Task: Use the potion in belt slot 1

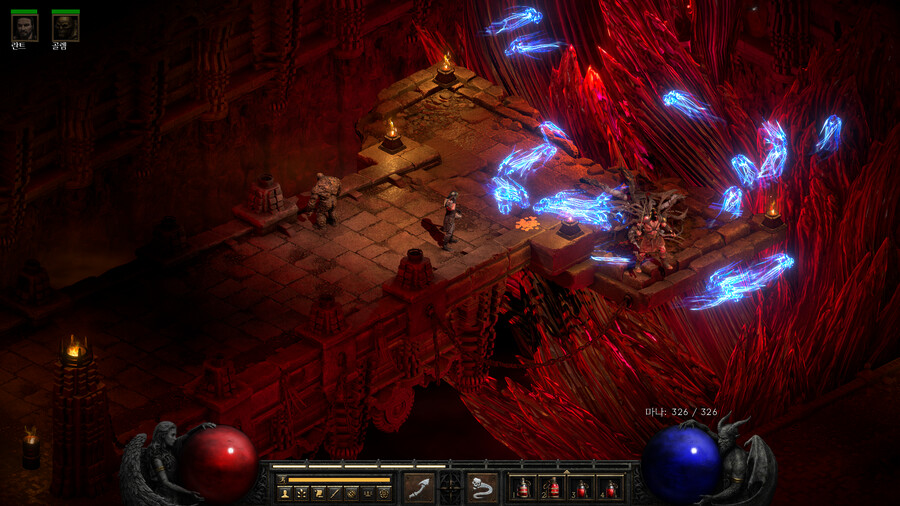Action: [x=523, y=488]
